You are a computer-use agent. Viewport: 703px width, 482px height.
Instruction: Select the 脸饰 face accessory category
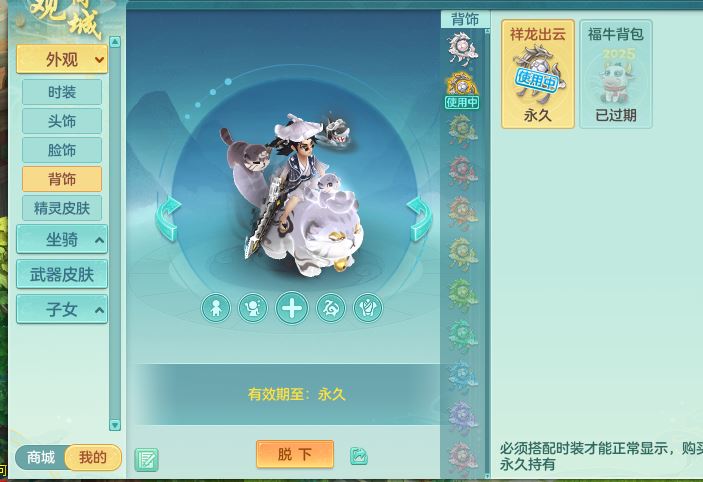[62, 150]
